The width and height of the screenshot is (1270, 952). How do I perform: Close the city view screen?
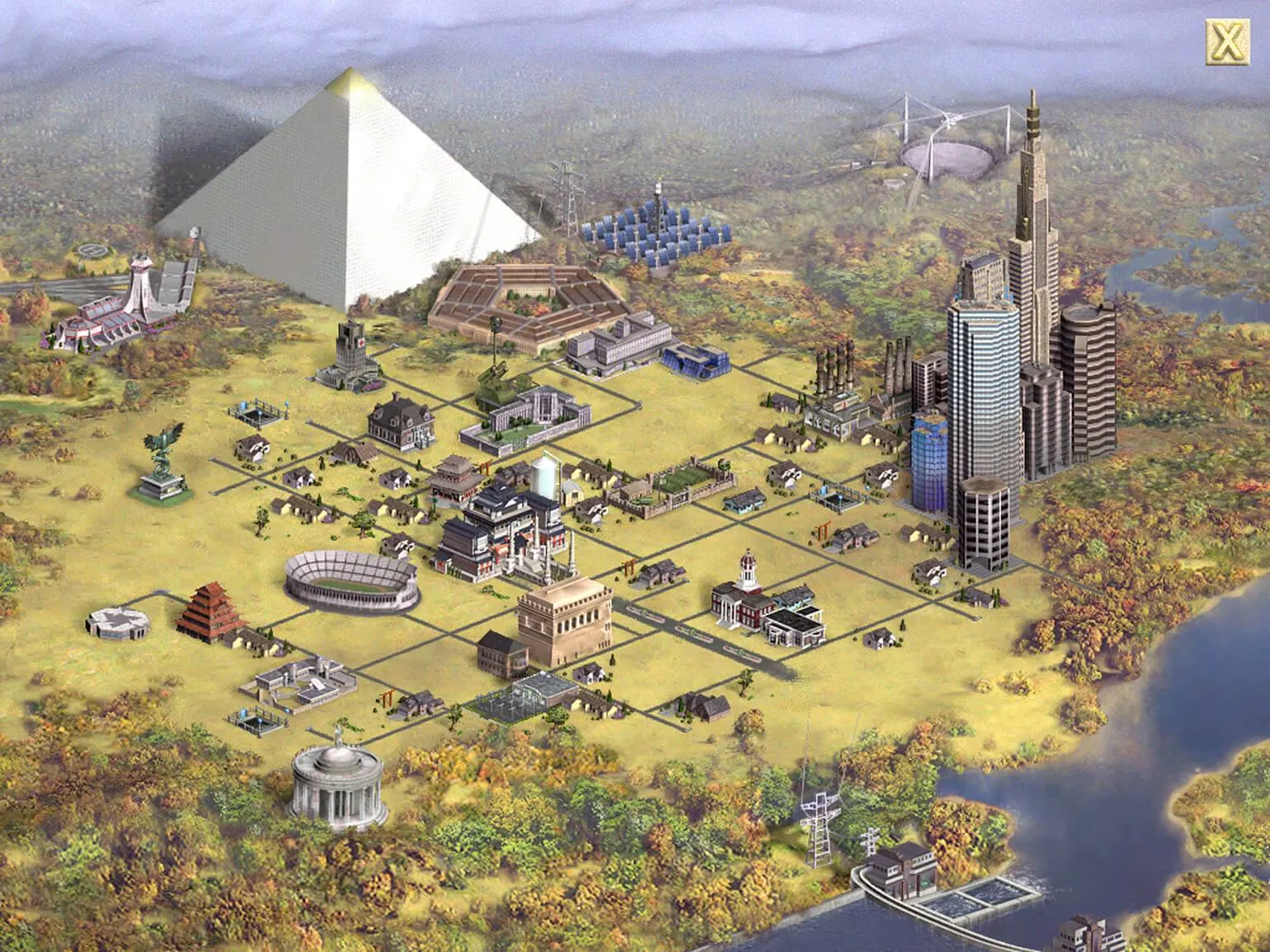(1226, 40)
